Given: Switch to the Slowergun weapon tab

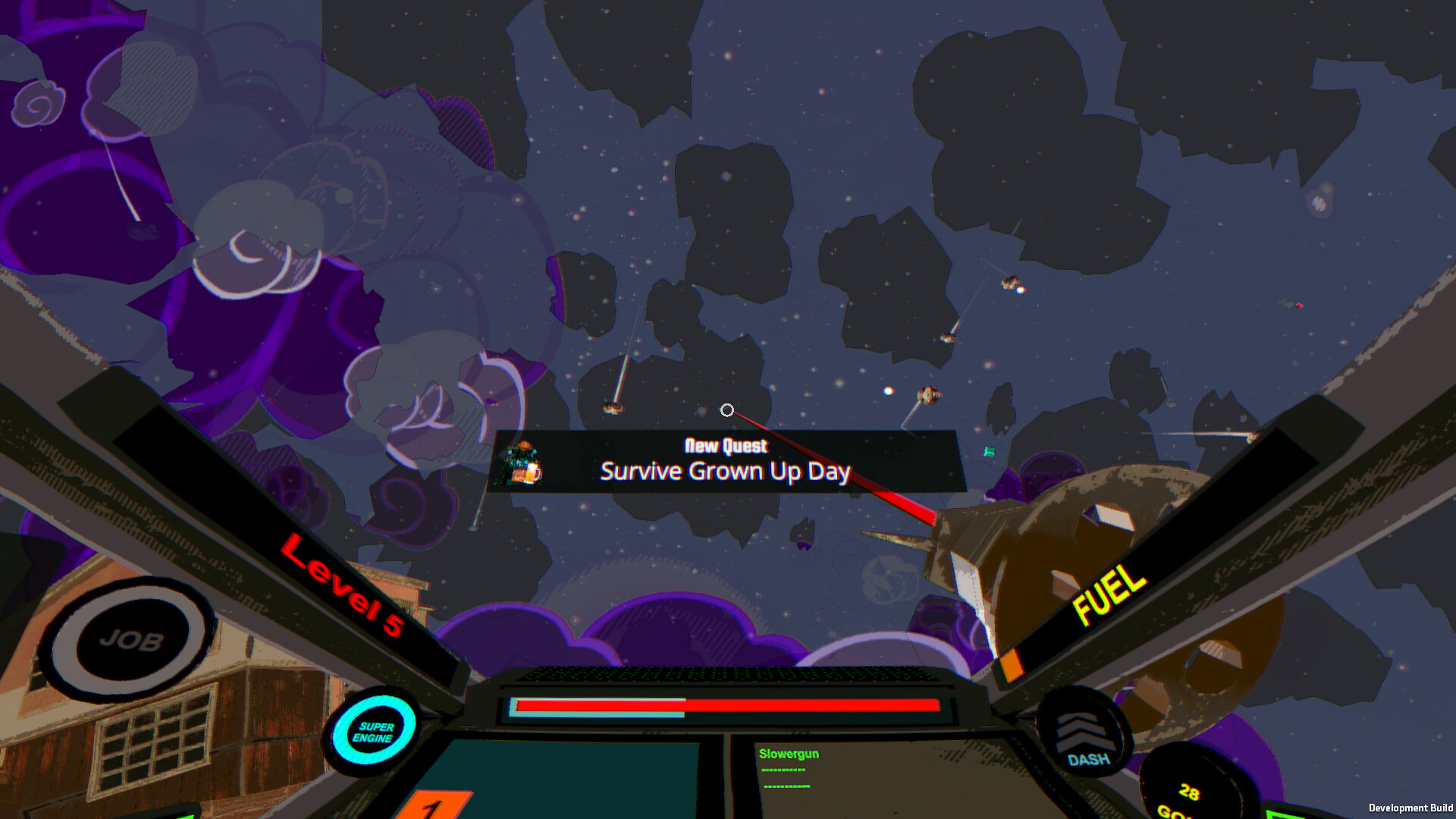Looking at the screenshot, I should tap(789, 753).
